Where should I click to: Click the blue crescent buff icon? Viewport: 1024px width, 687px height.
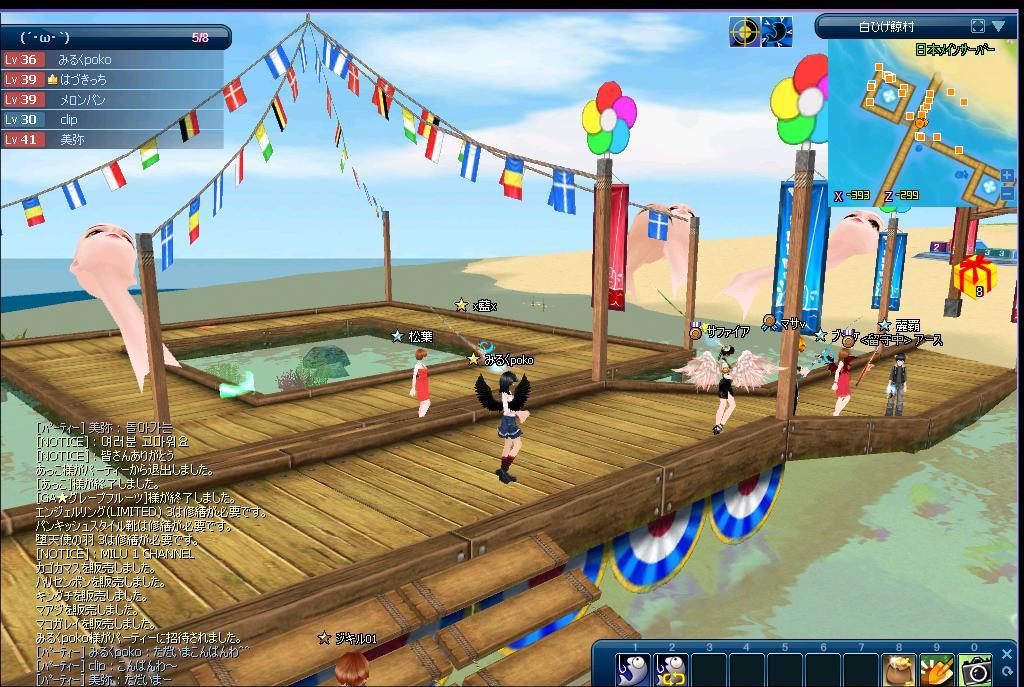pos(776,32)
